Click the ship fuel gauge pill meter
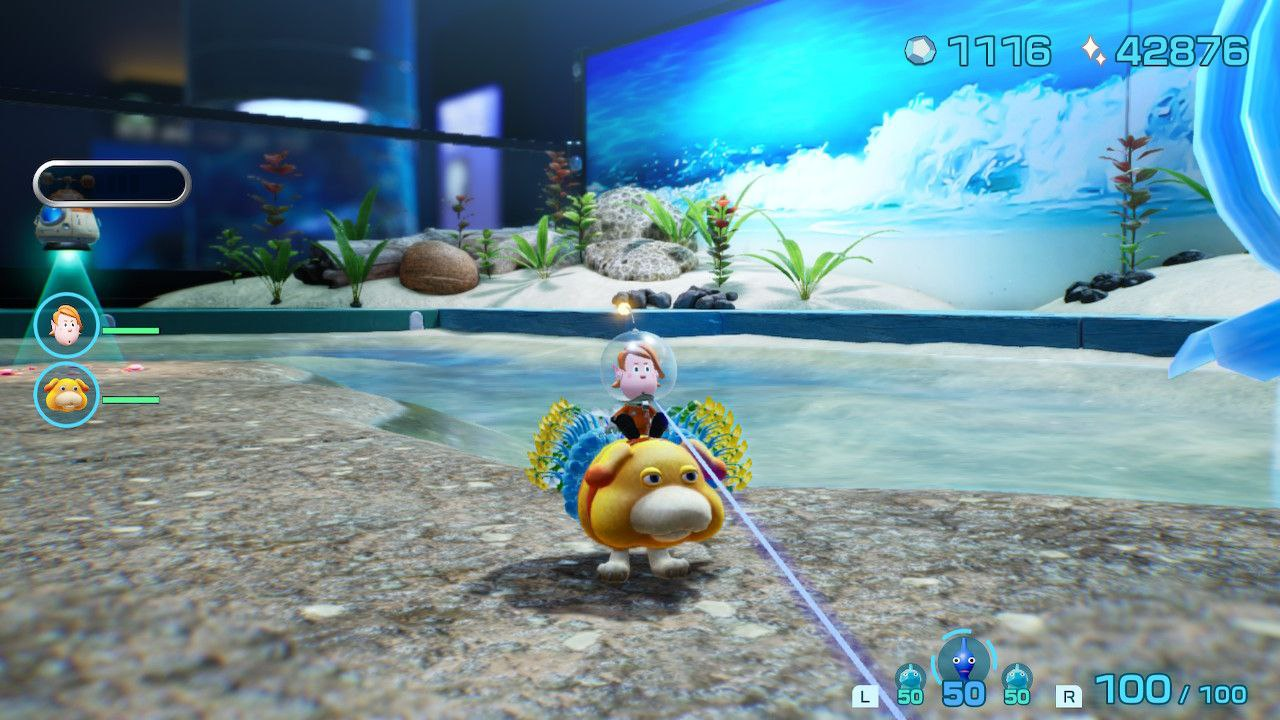Image resolution: width=1280 pixels, height=720 pixels. click(110, 183)
